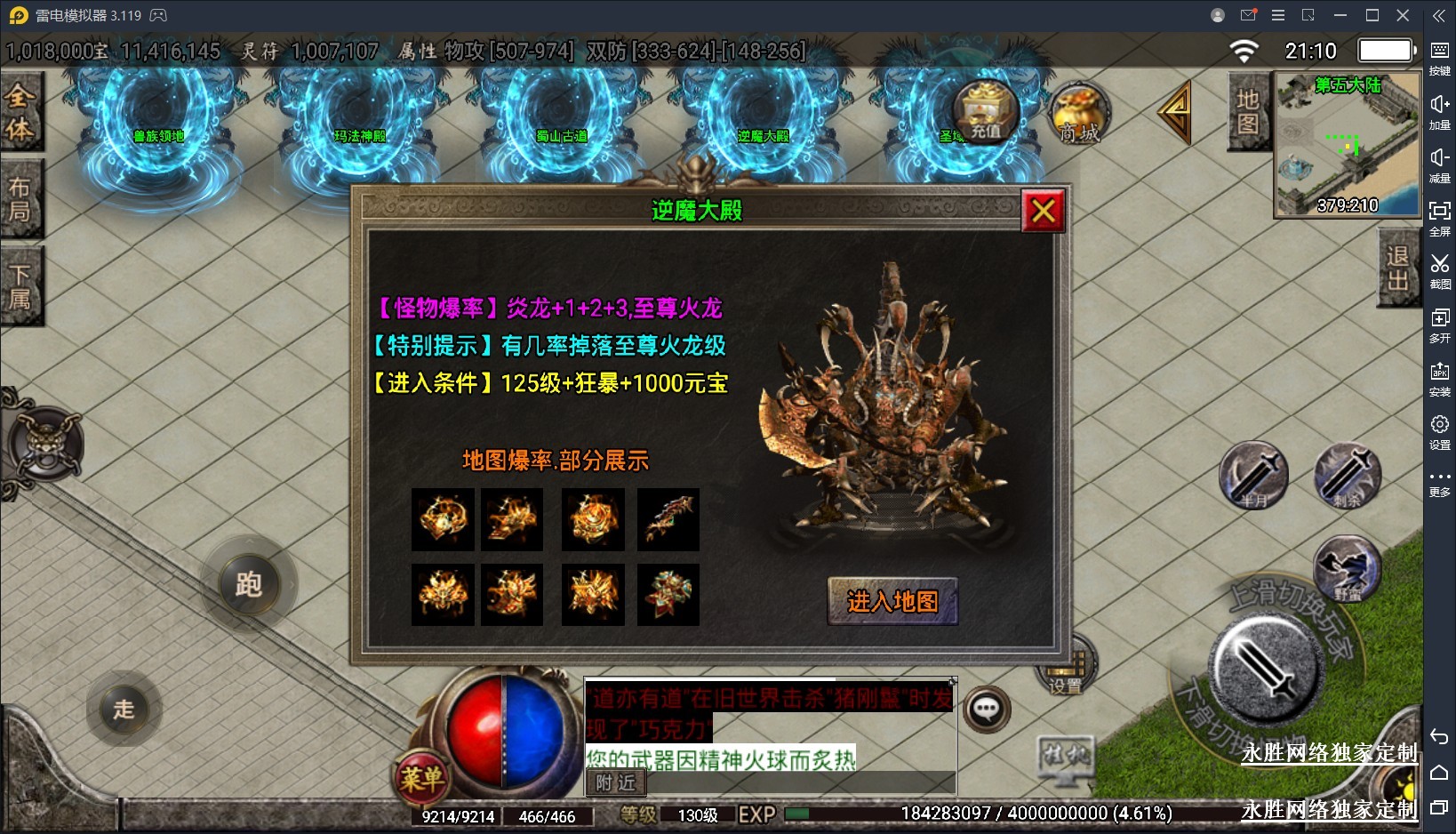Activate the 刺杀 sword skill
The image size is (1456, 834).
click(x=1348, y=476)
